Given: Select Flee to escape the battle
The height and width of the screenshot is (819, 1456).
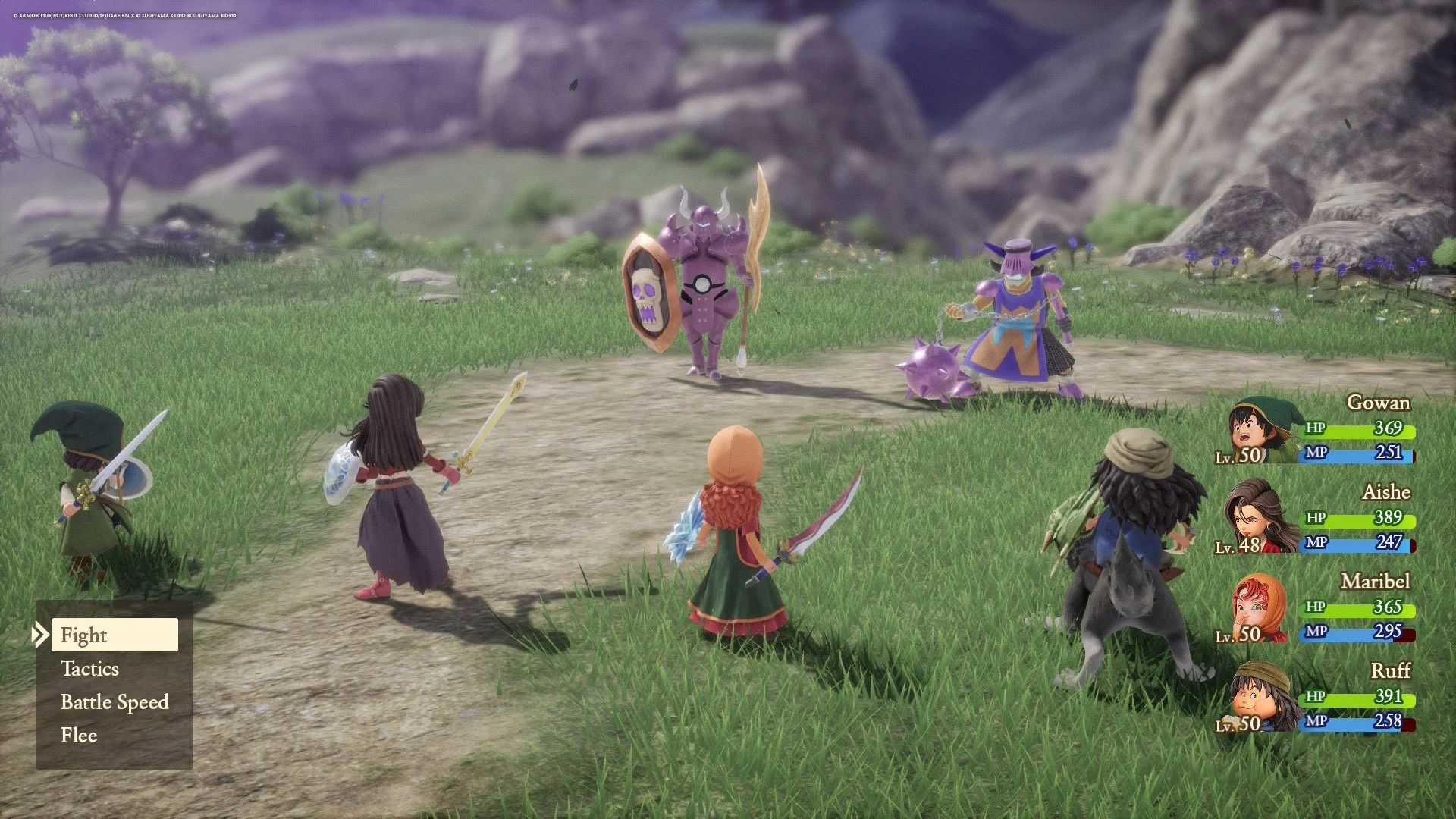Looking at the screenshot, I should click(x=78, y=735).
